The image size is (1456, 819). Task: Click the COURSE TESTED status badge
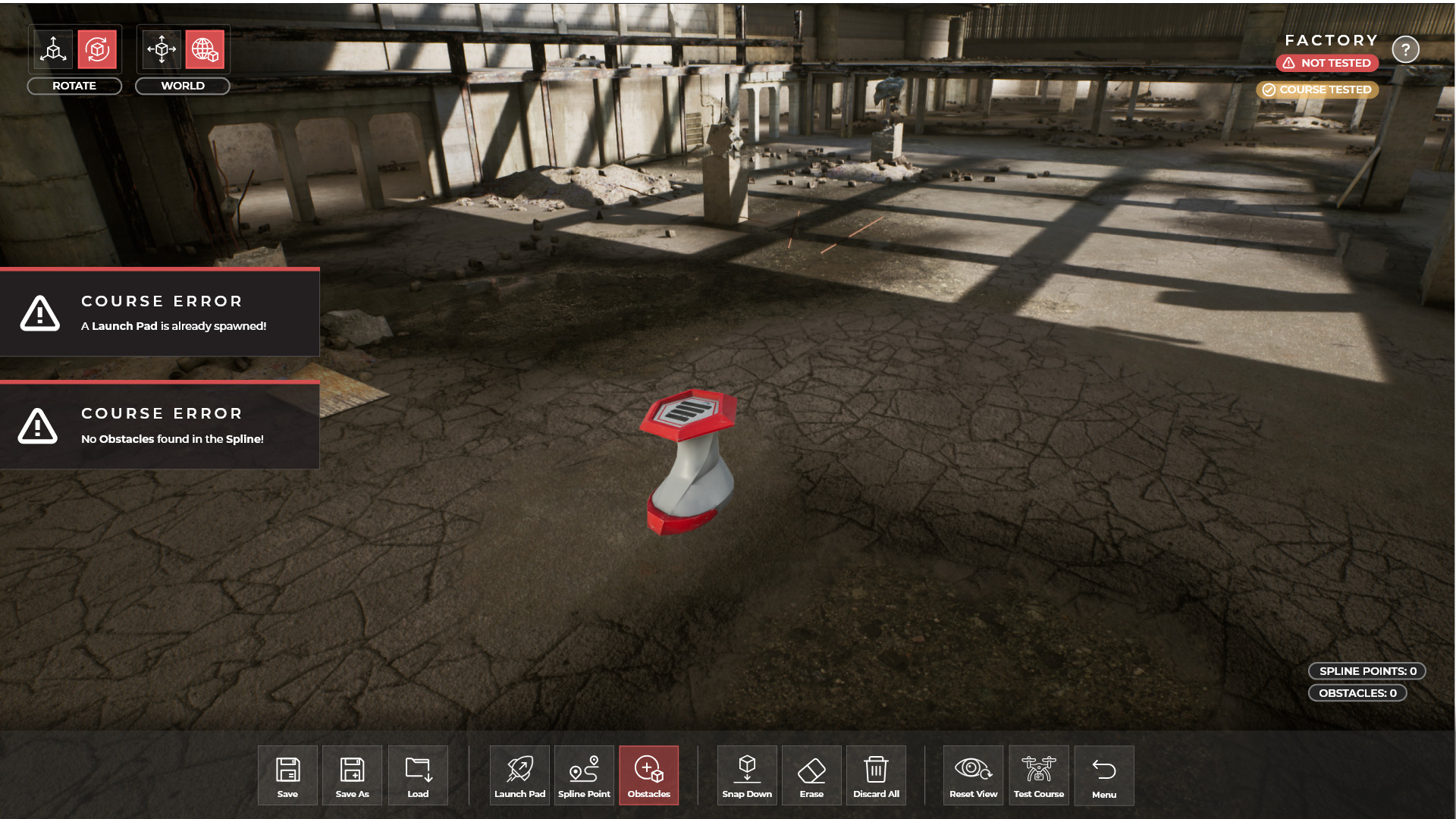(1317, 89)
